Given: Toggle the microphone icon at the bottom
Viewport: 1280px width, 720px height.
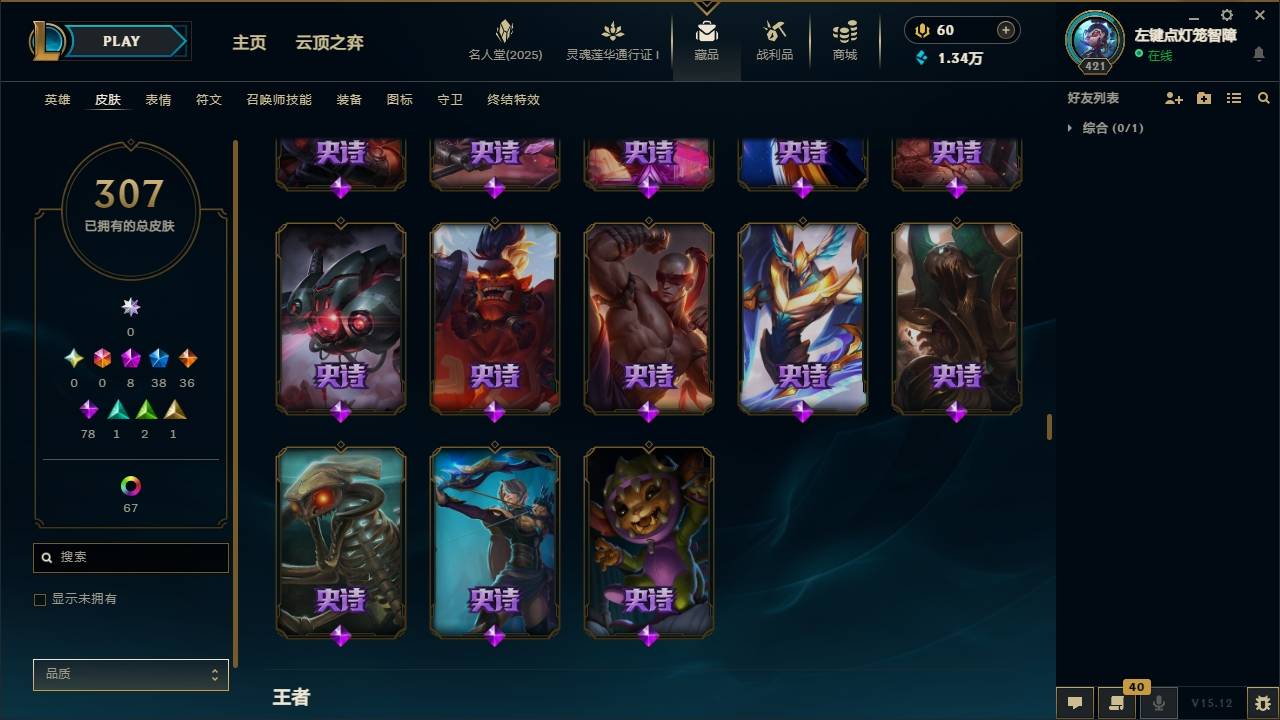Looking at the screenshot, I should click(1160, 703).
